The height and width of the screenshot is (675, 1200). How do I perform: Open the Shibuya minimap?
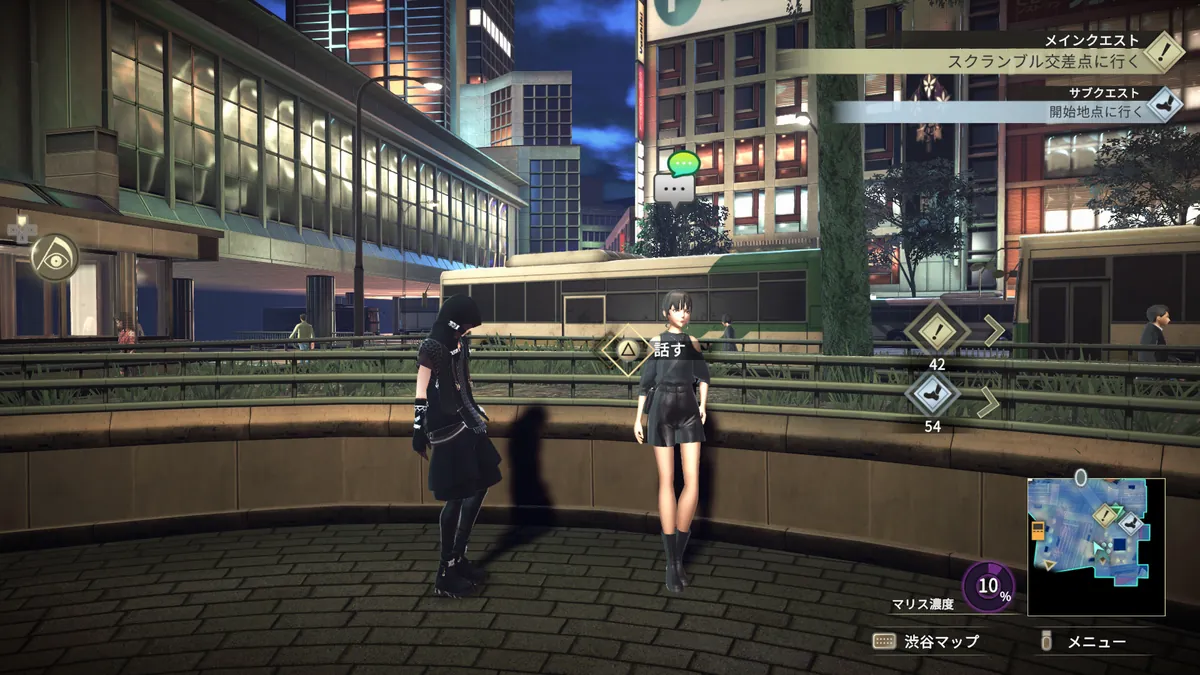tap(1096, 546)
